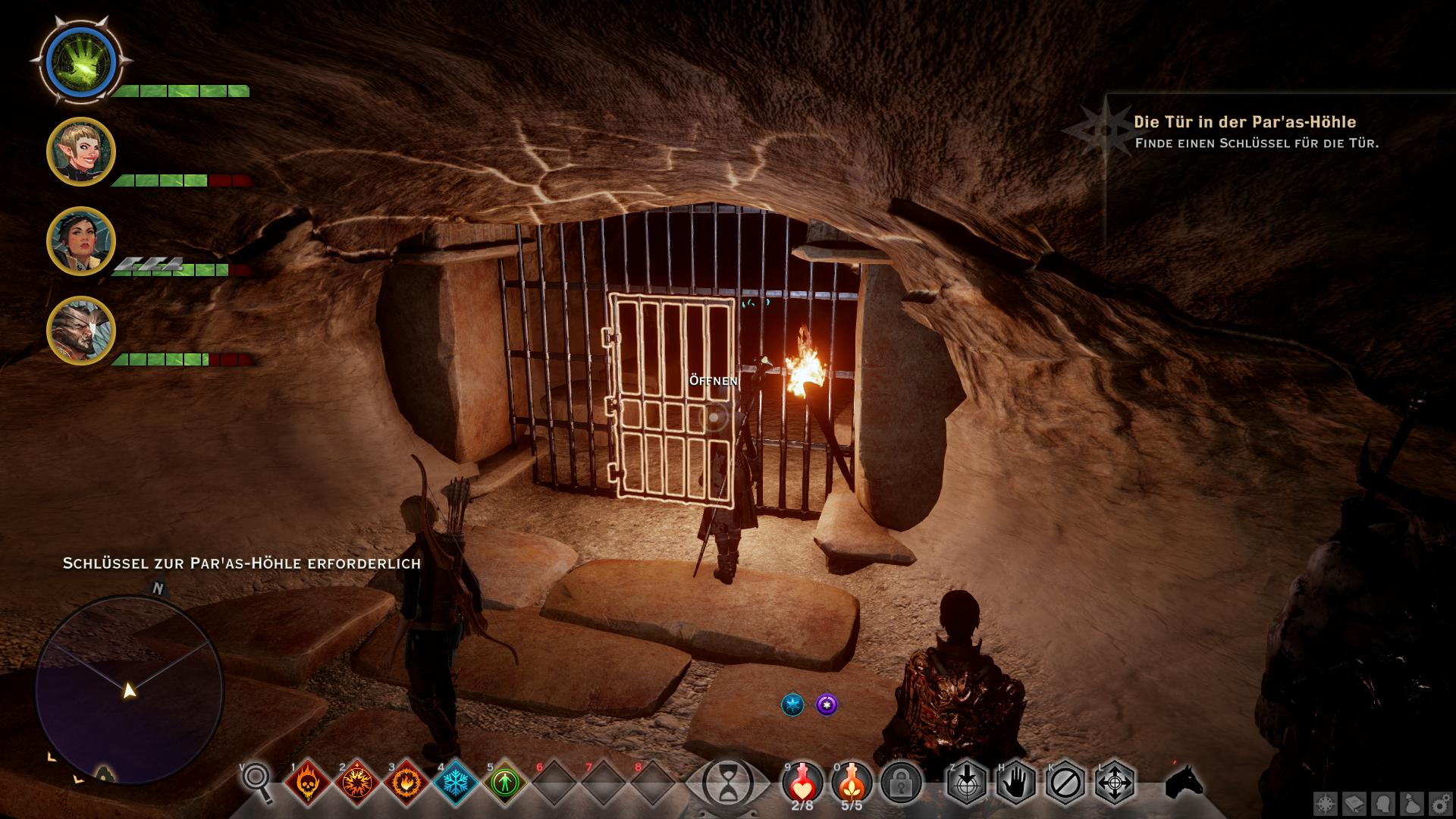Open the gear options menu
The image size is (1456, 819).
coord(1440,805)
